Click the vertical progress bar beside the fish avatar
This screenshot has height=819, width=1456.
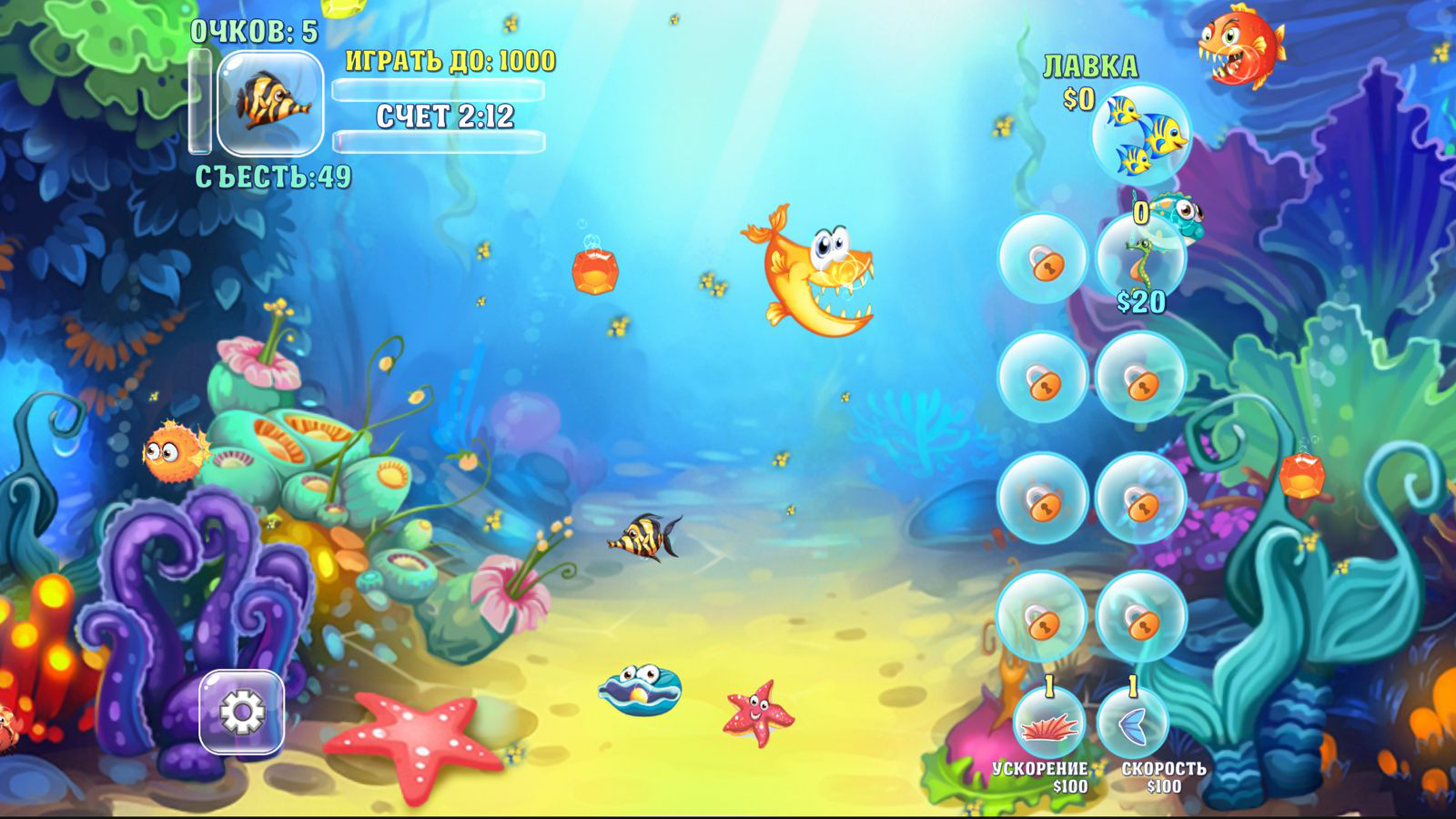coord(200,100)
